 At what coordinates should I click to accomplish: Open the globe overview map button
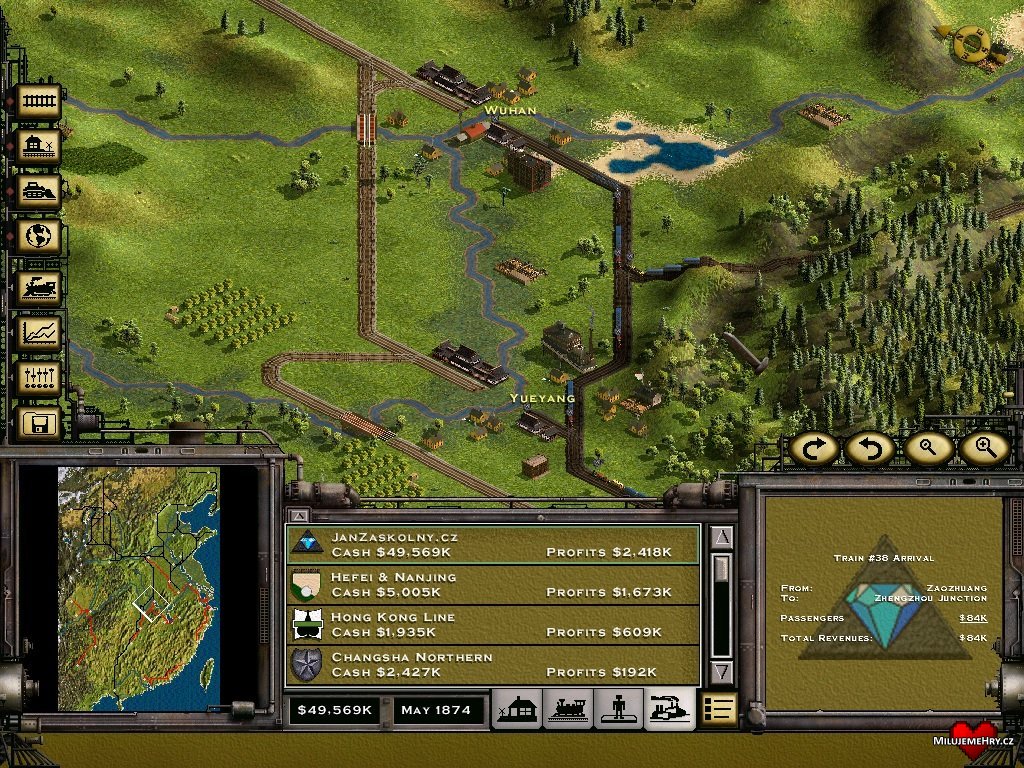click(38, 238)
